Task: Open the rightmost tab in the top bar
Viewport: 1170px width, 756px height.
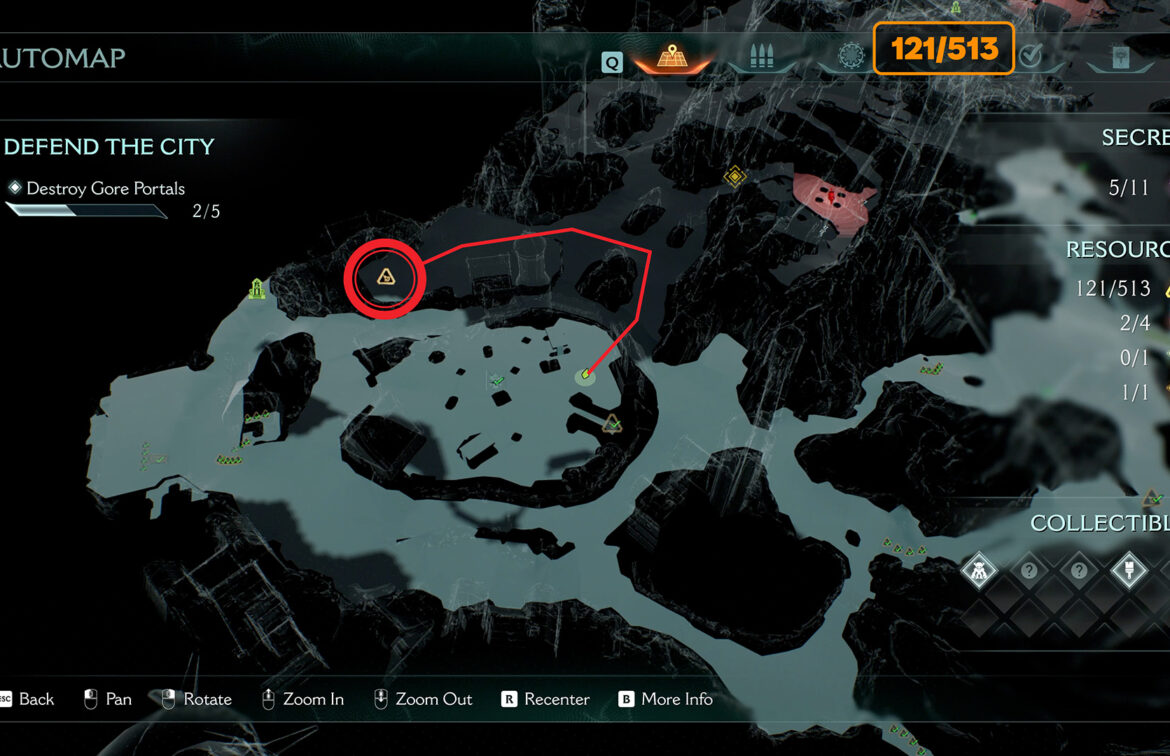Action: coord(1121,58)
